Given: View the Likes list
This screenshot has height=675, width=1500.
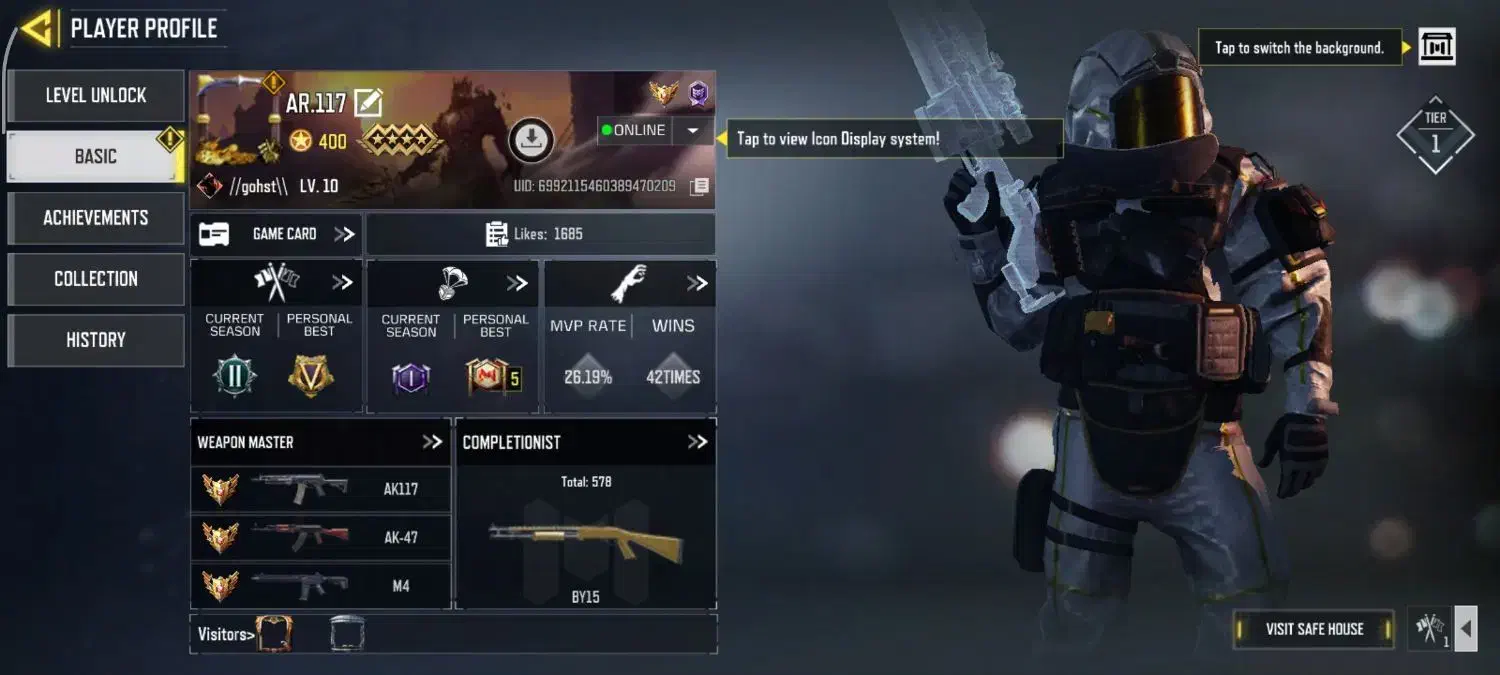Looking at the screenshot, I should click(540, 234).
